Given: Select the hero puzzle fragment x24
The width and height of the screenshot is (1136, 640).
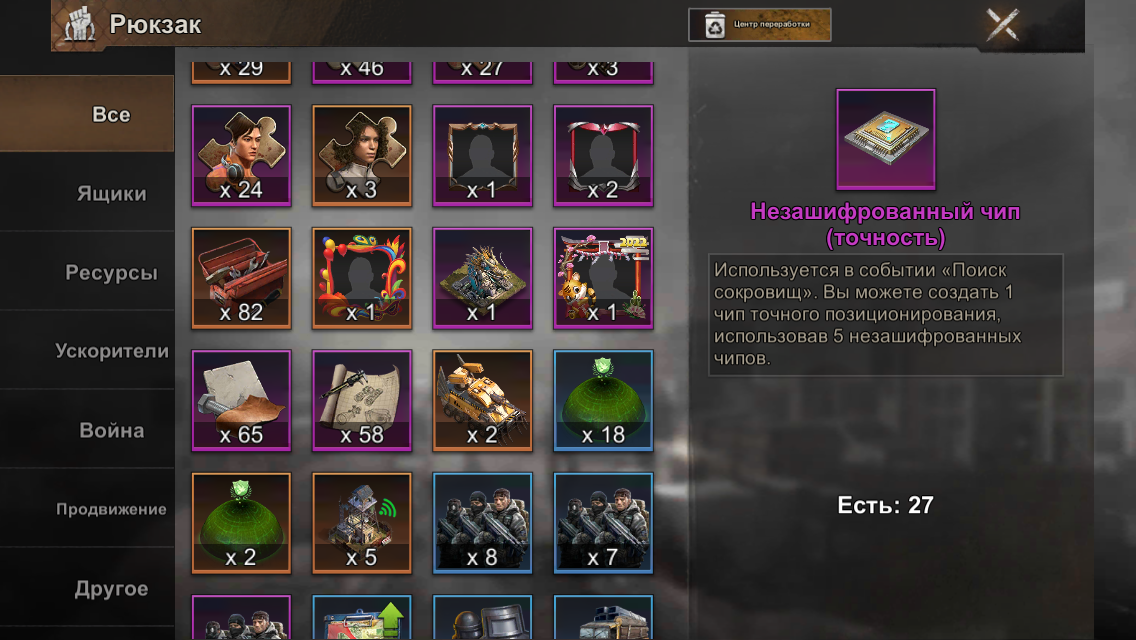Looking at the screenshot, I should pos(241,155).
